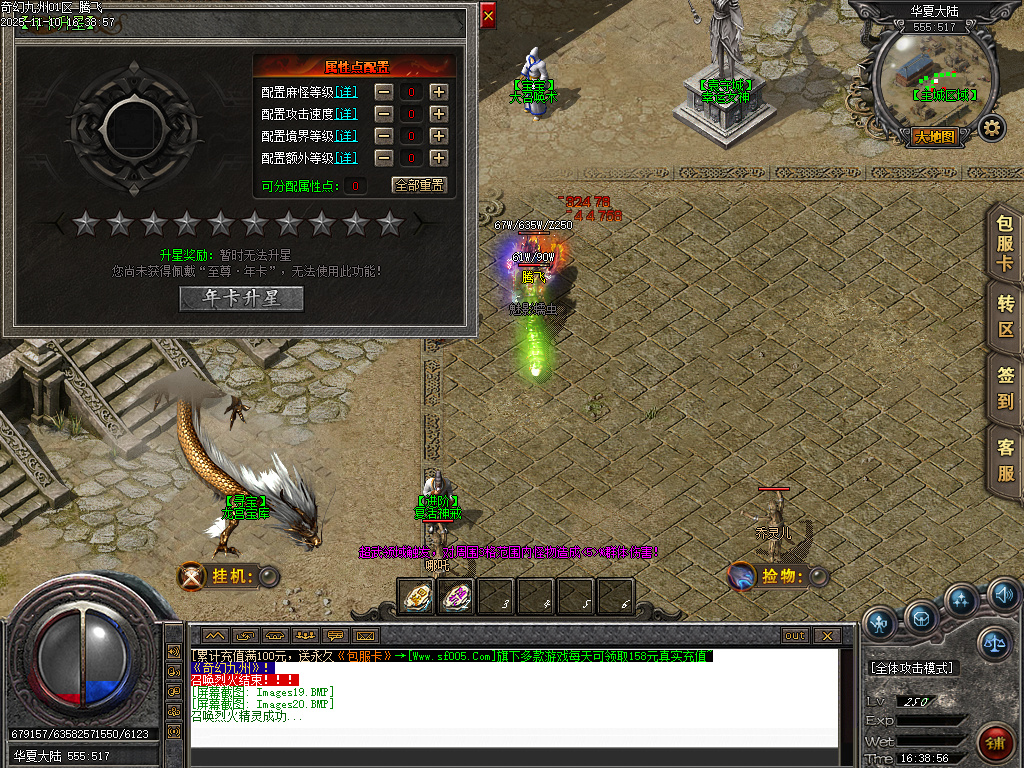Click the 年卡升星 upgrade button
1024x768 pixels.
click(x=241, y=298)
